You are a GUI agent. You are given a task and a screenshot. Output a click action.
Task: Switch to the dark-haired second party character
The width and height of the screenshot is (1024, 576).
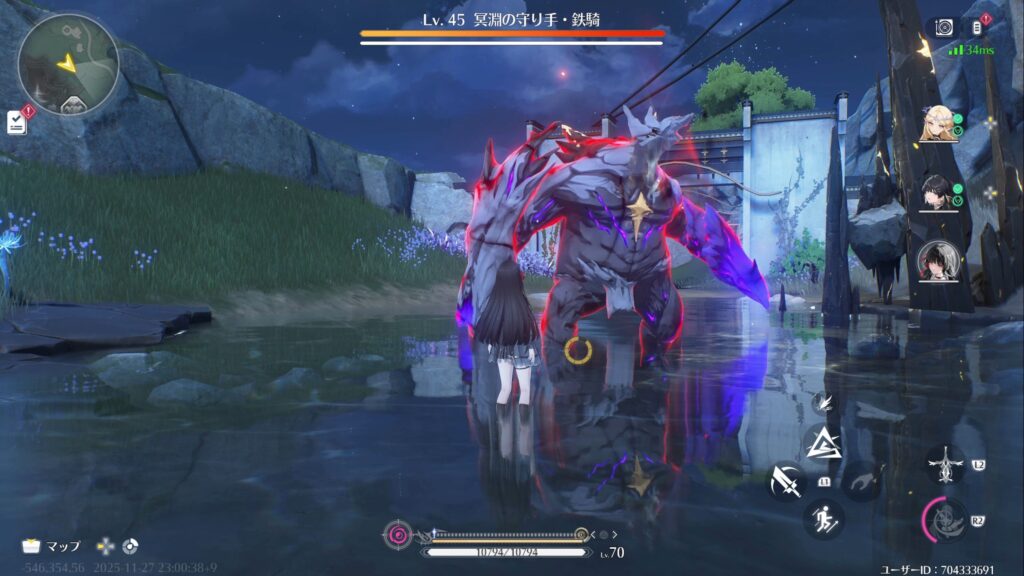tap(938, 192)
